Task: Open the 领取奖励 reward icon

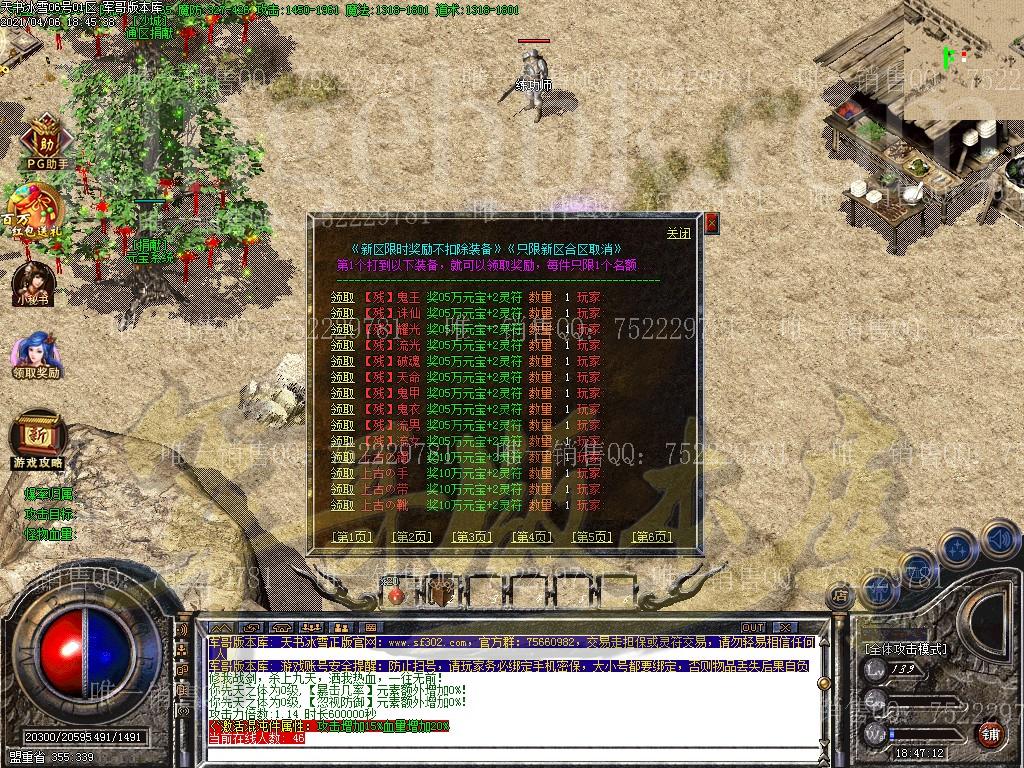Action: click(37, 355)
